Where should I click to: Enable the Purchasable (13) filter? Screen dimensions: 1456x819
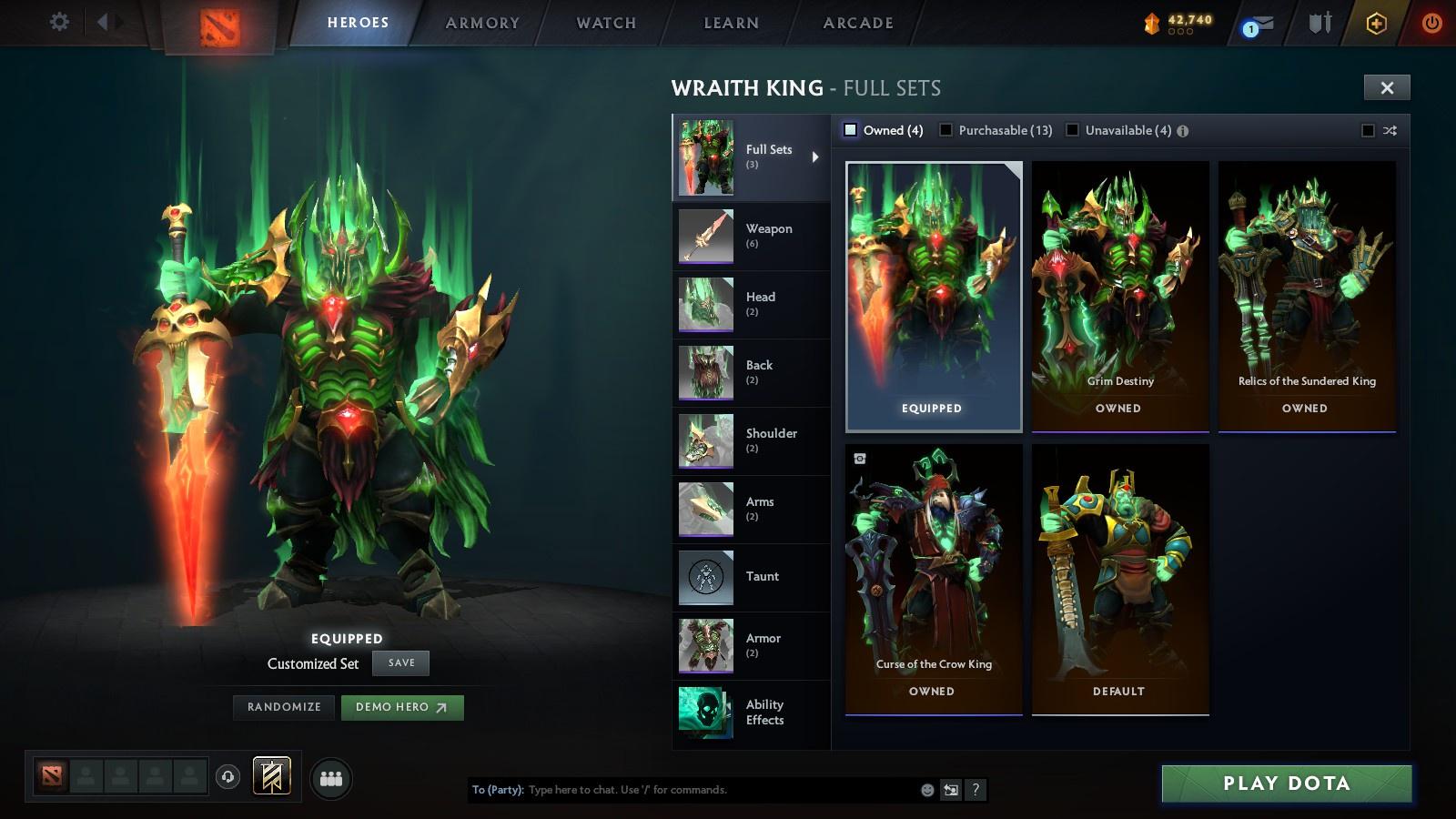948,130
